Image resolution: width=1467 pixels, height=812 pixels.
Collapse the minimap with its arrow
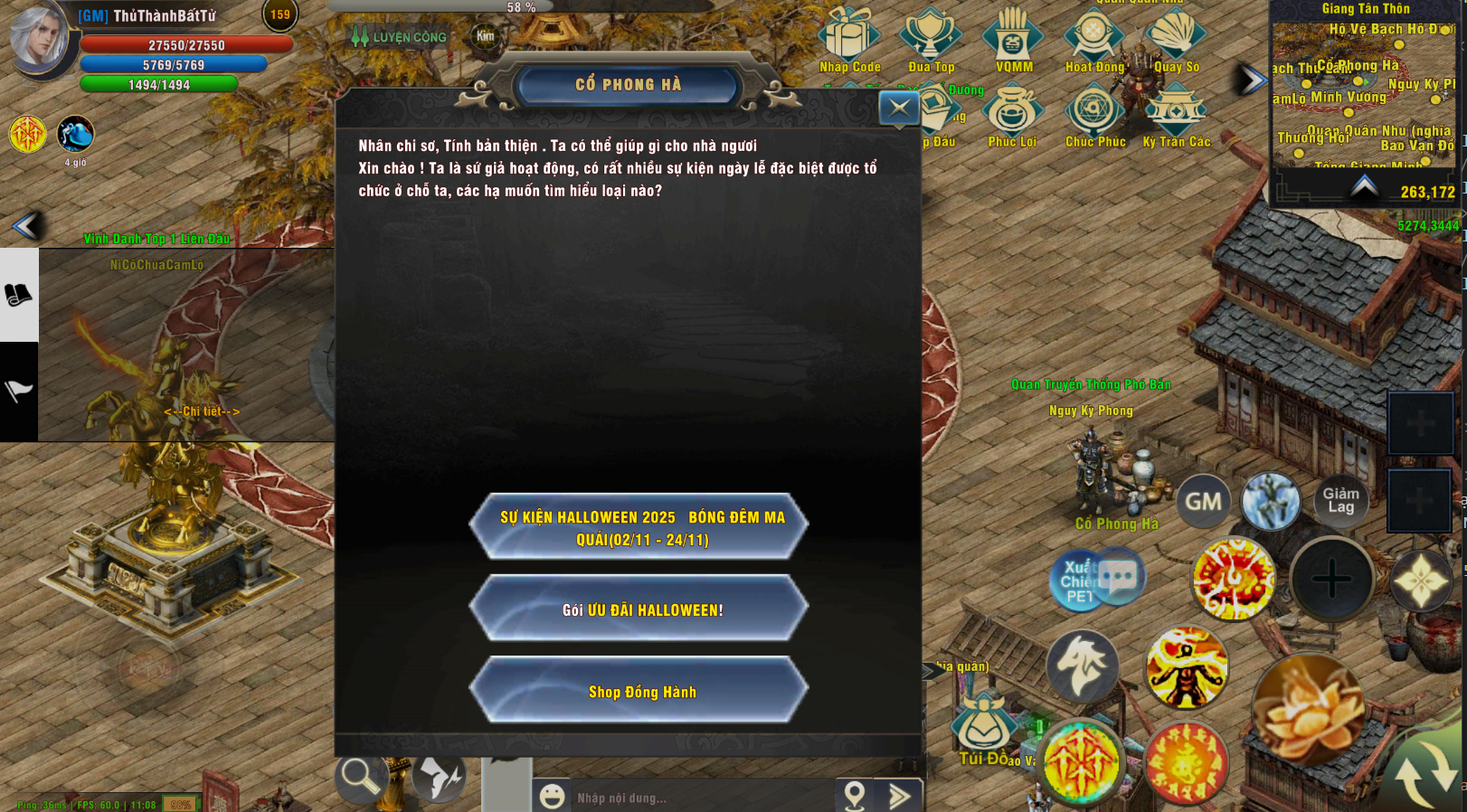[x=1365, y=188]
